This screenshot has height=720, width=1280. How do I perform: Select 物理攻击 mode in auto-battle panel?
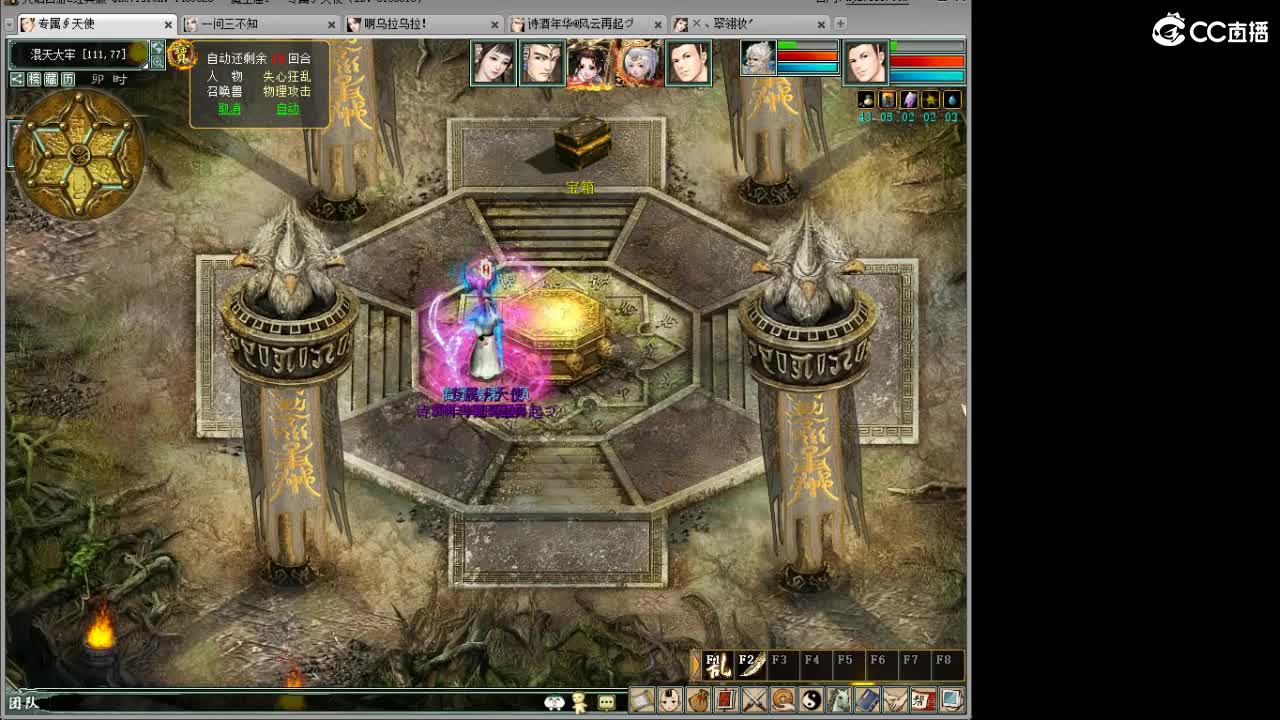click(288, 89)
